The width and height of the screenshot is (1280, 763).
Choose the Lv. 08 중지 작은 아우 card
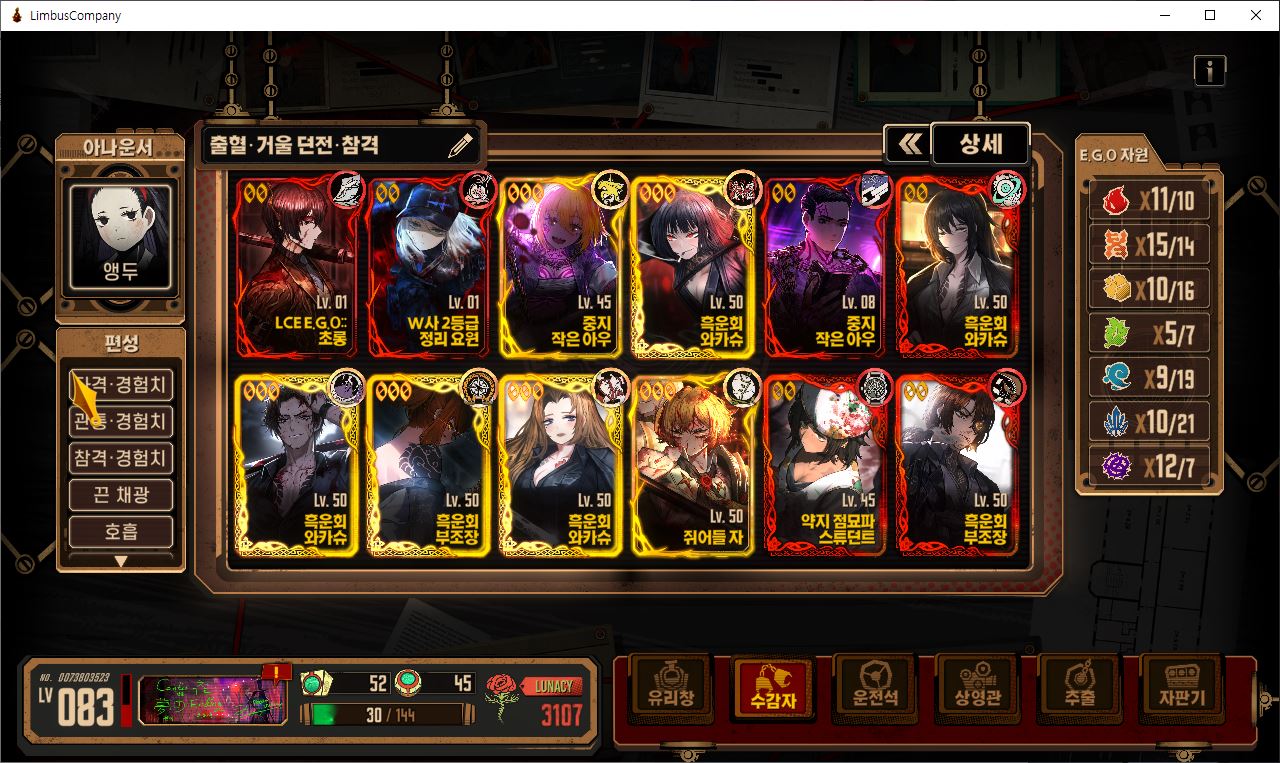(826, 266)
